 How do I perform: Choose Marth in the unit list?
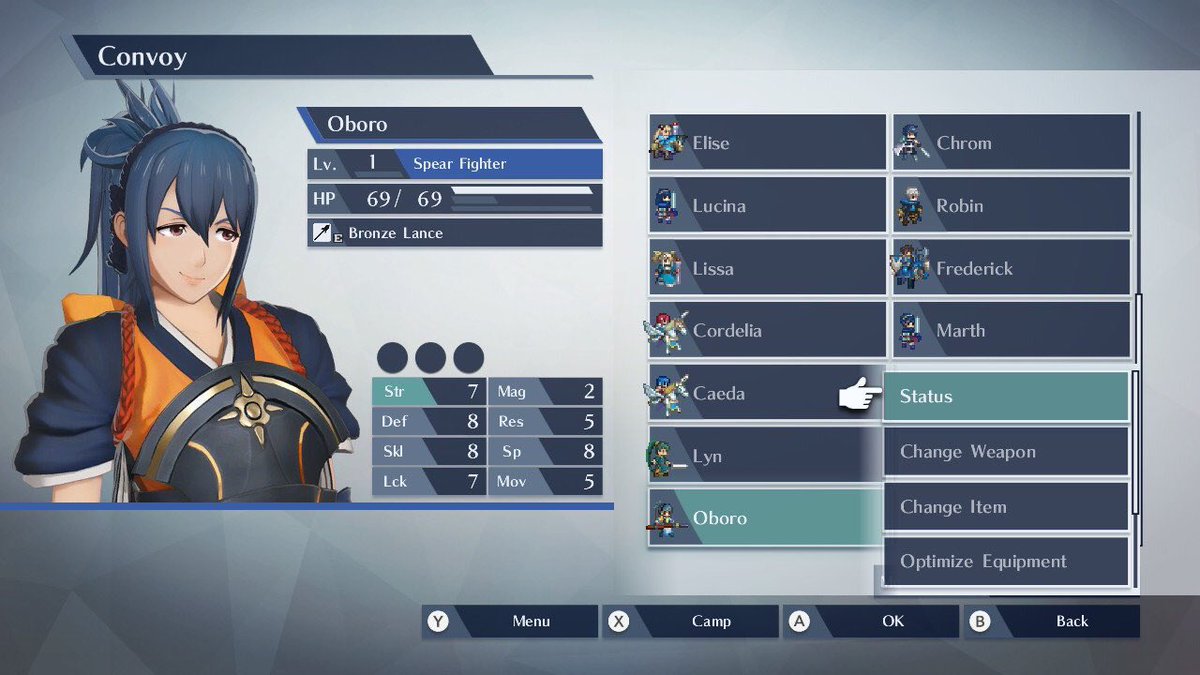(1011, 331)
